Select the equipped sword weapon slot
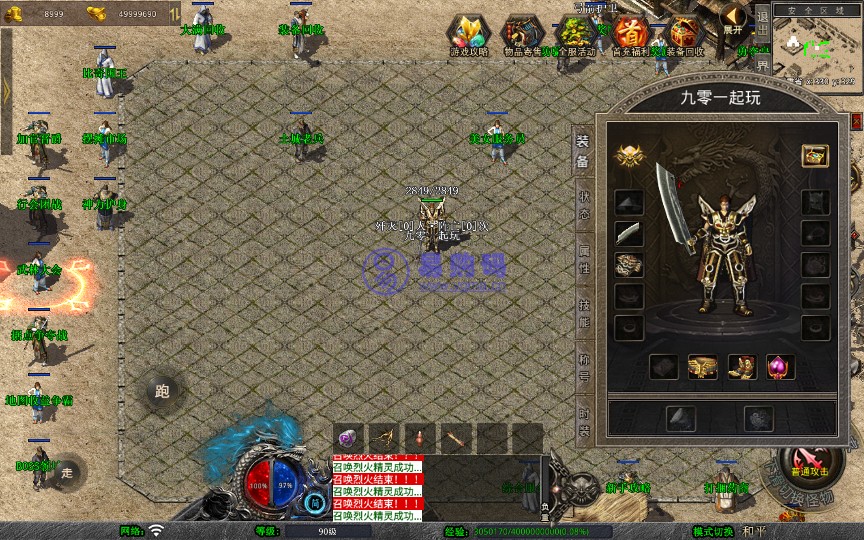 [x=629, y=233]
